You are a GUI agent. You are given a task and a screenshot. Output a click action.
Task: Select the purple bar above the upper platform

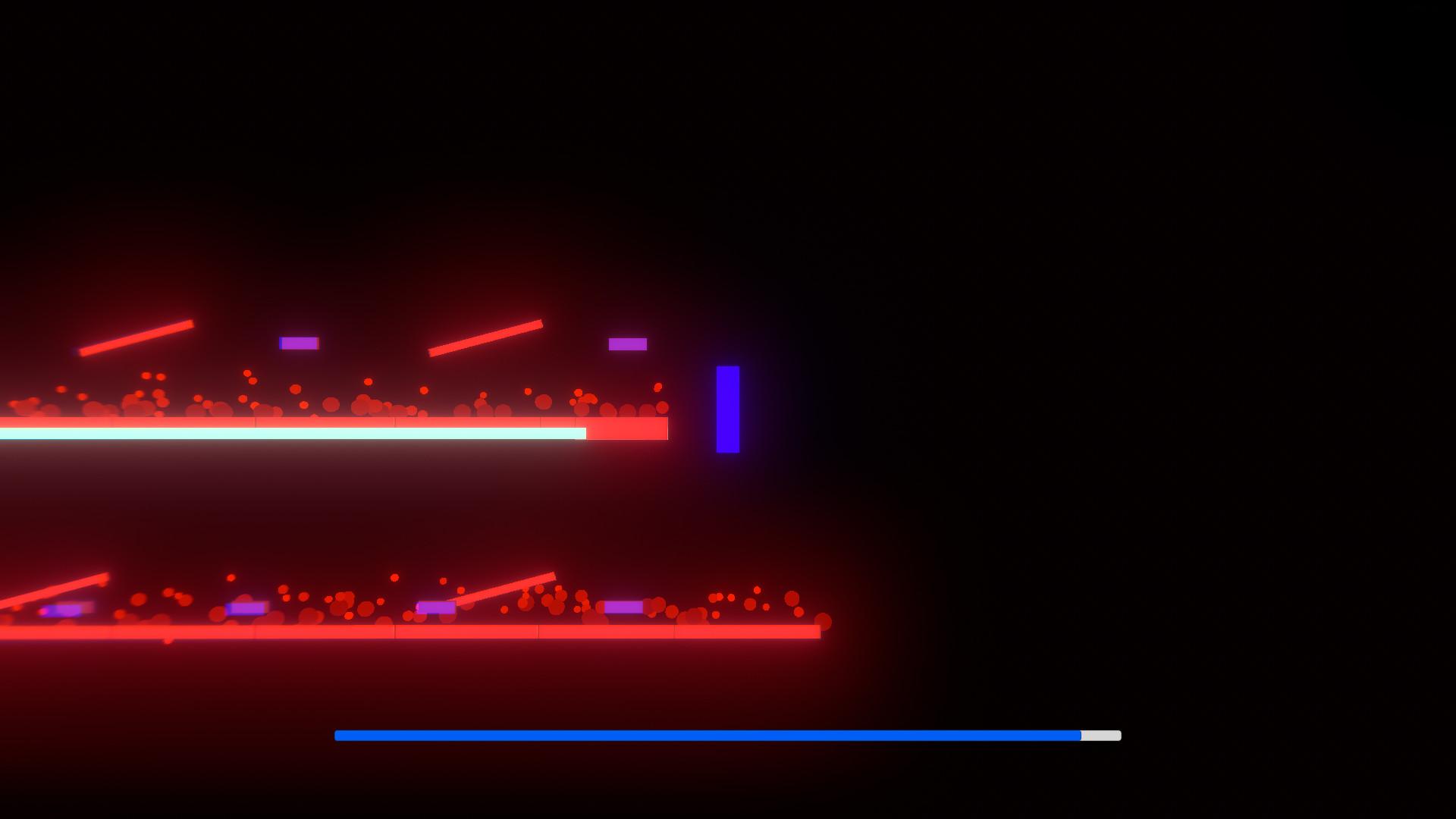[x=298, y=344]
